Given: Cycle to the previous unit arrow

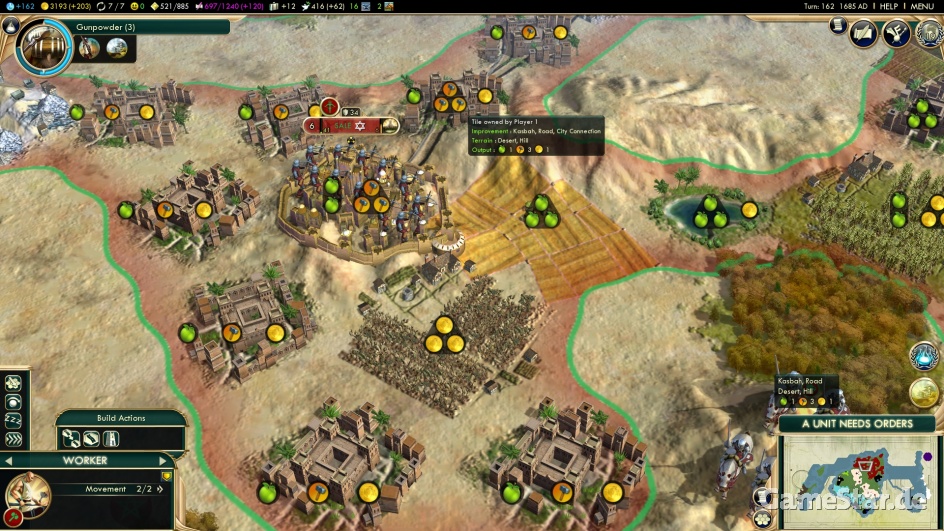Looking at the screenshot, I should (x=9, y=461).
